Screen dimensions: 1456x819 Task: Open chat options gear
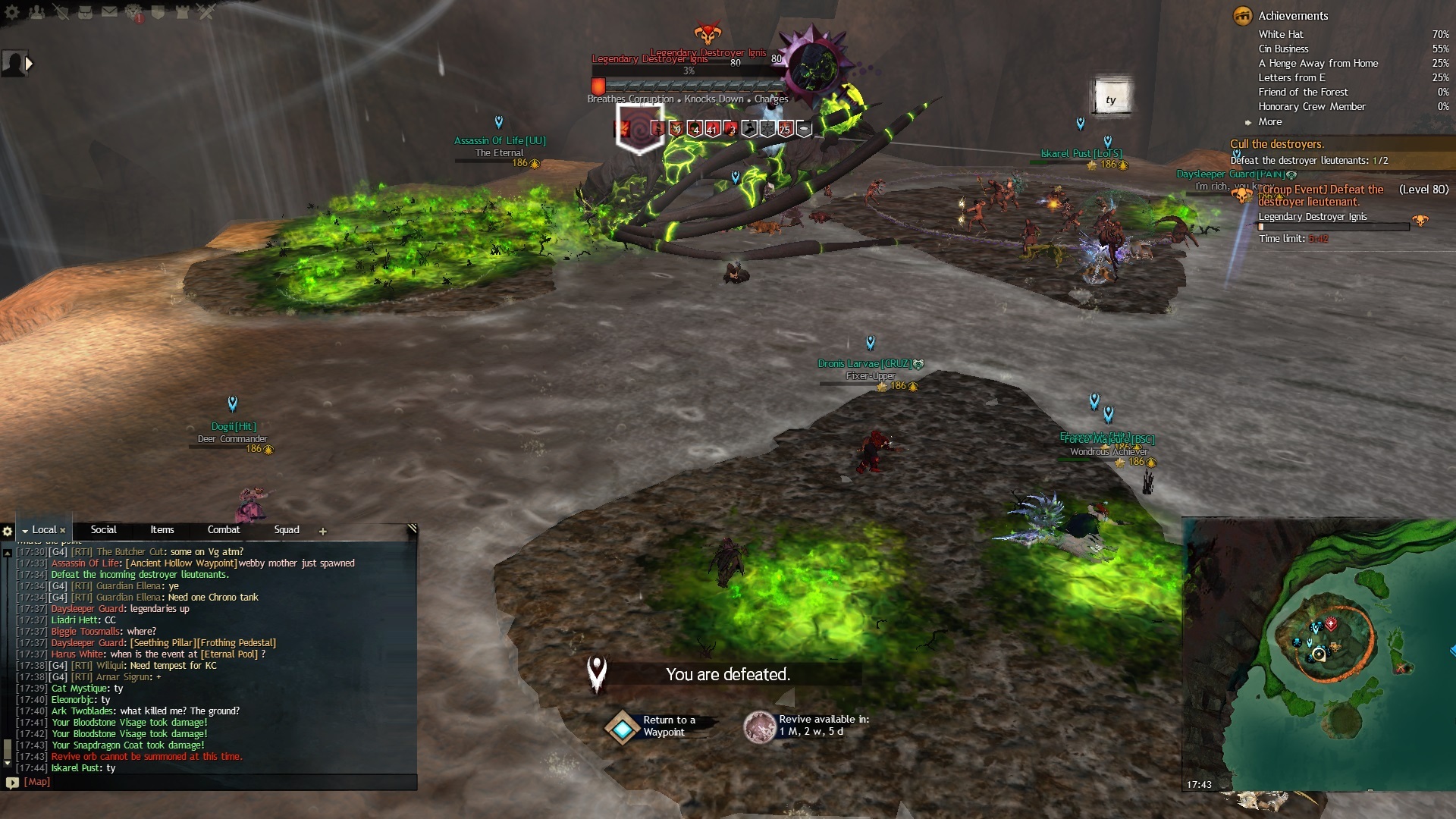pyautogui.click(x=8, y=532)
